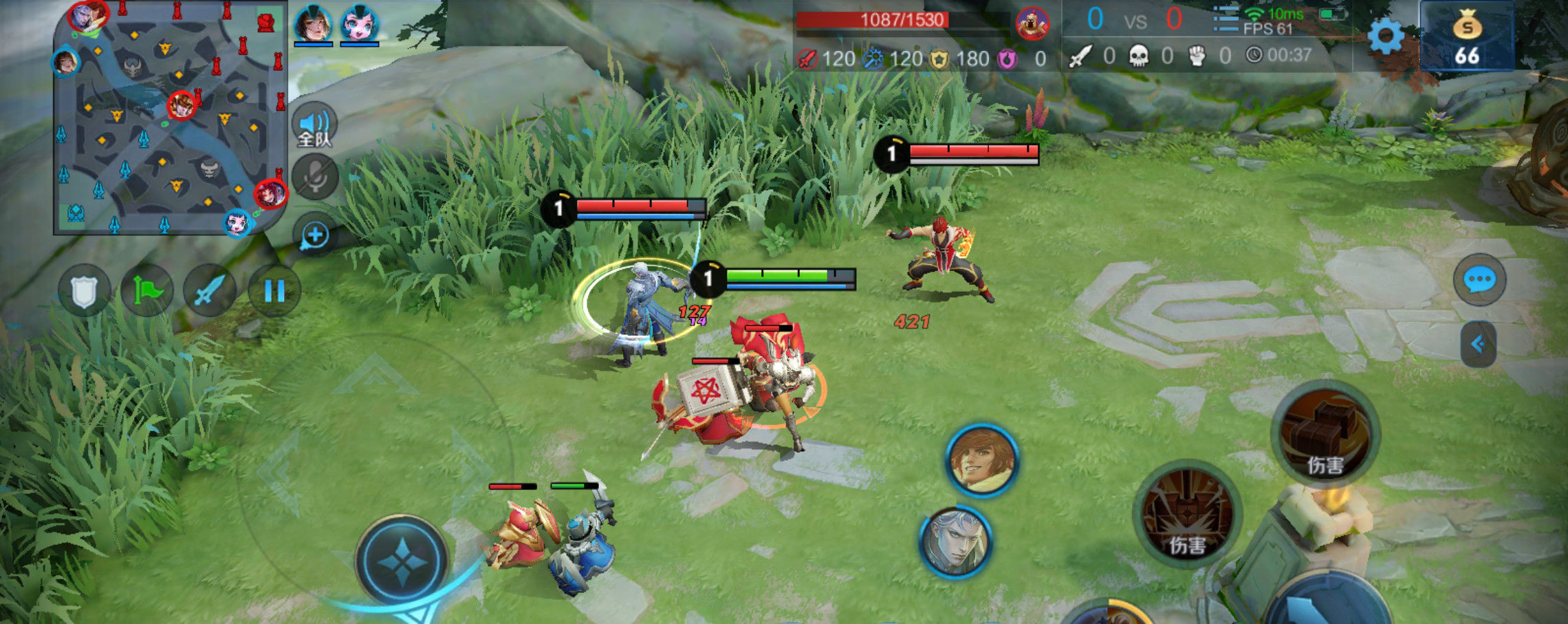Send the shield retreat signal
Image resolution: width=1568 pixels, height=624 pixels.
(x=84, y=291)
